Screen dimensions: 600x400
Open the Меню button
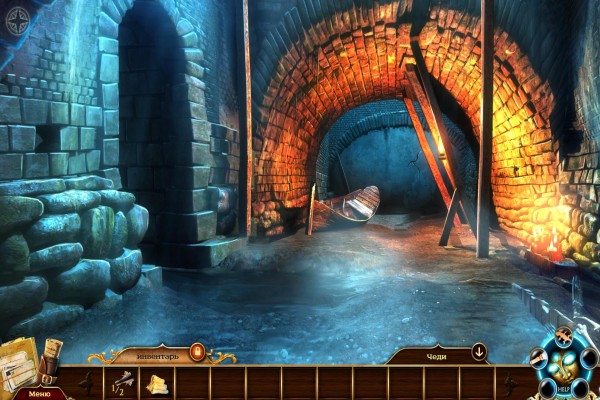click(x=39, y=393)
